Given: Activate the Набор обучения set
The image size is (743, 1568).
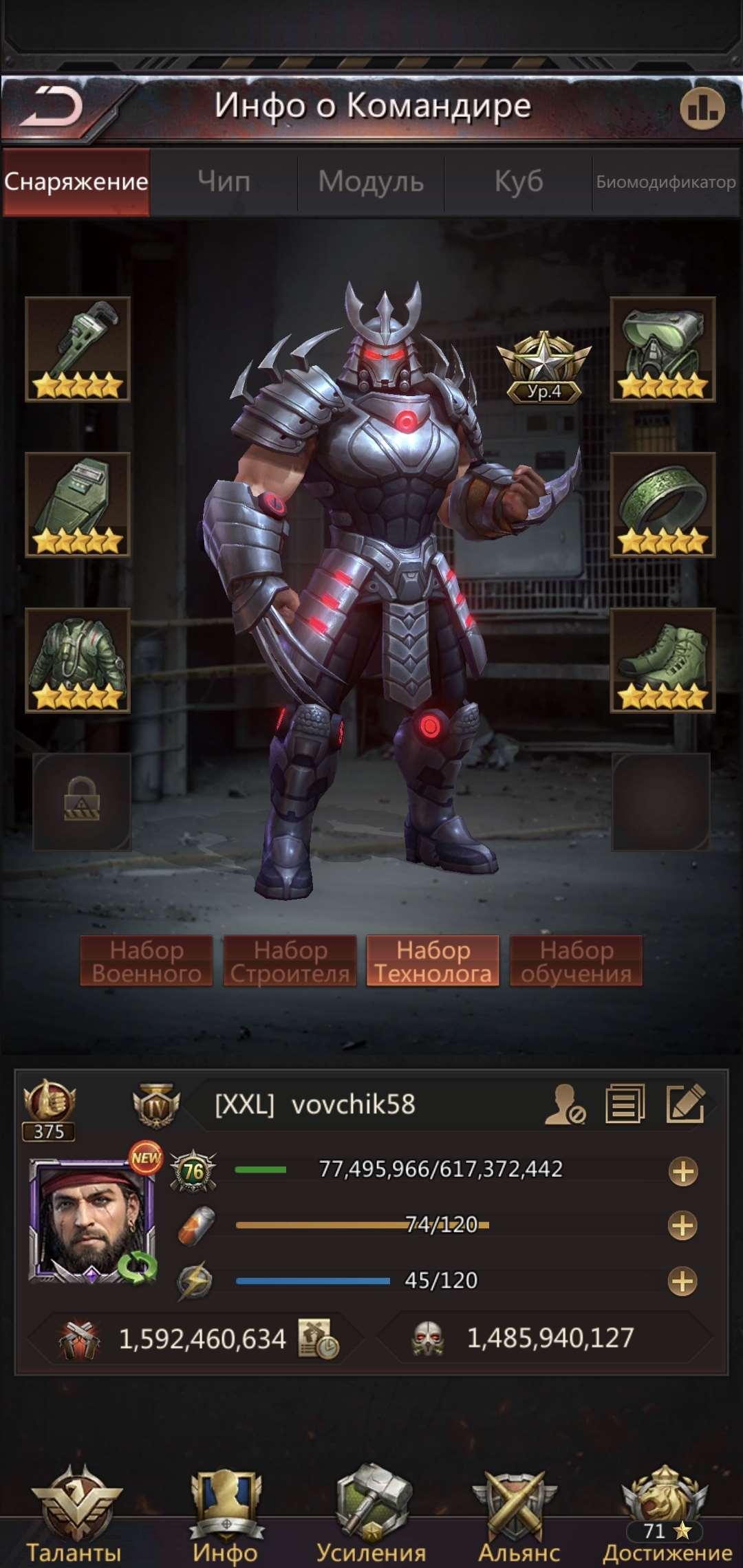Looking at the screenshot, I should 576,961.
